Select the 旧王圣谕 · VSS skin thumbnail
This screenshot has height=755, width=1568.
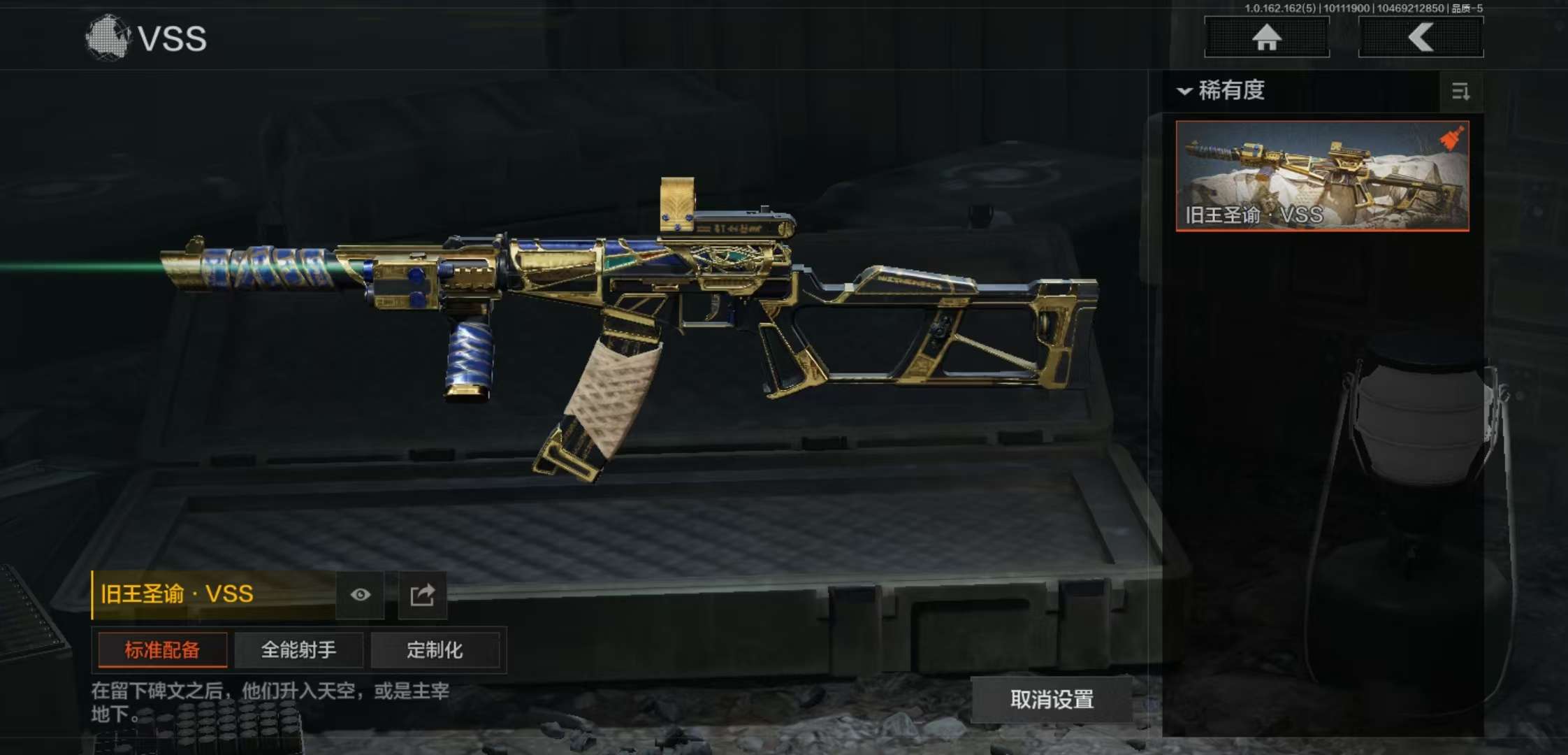(x=1322, y=175)
